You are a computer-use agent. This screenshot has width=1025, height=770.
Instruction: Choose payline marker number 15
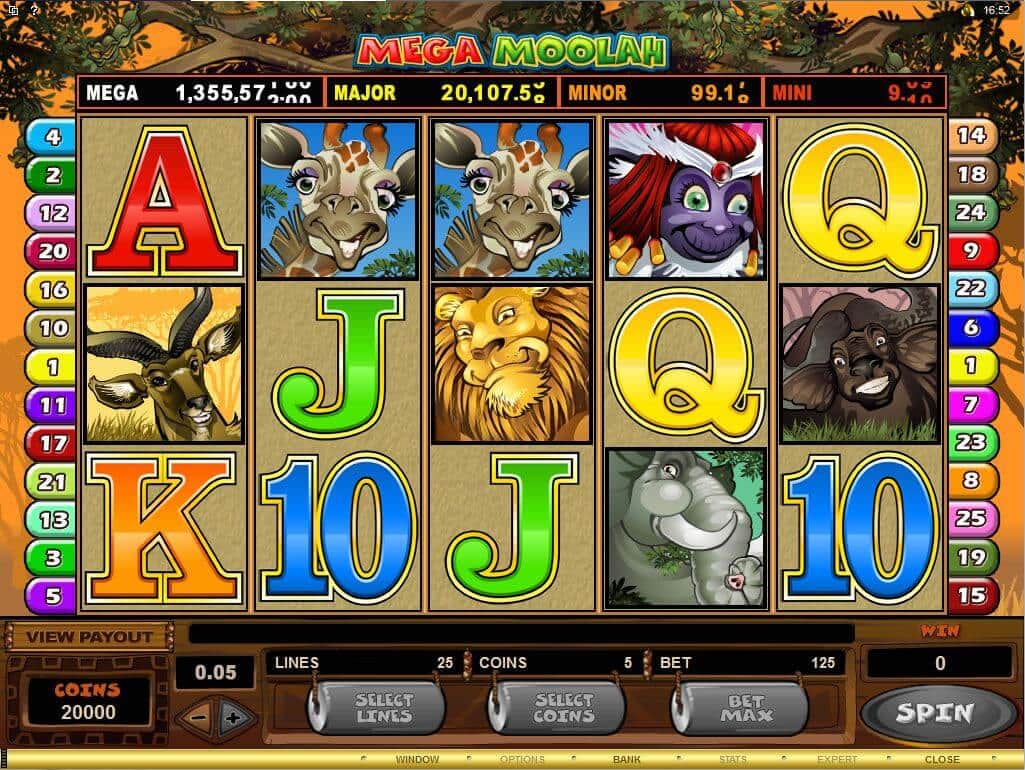(x=971, y=596)
